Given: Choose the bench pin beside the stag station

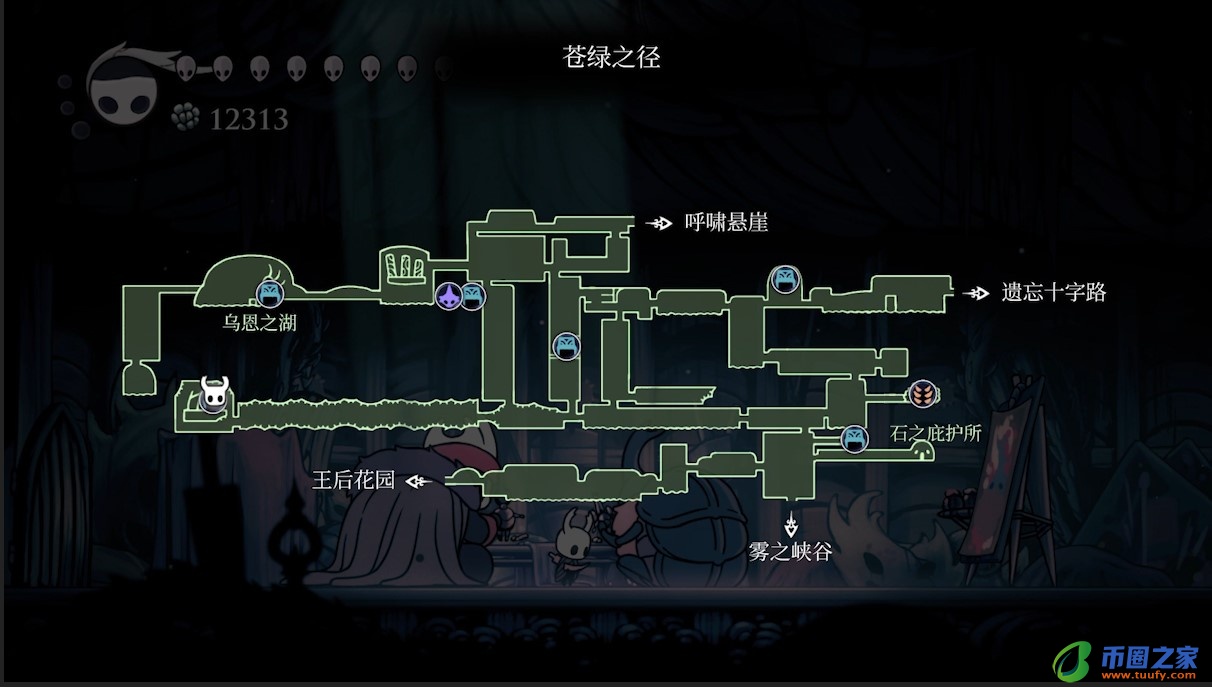Looking at the screenshot, I should 472,295.
